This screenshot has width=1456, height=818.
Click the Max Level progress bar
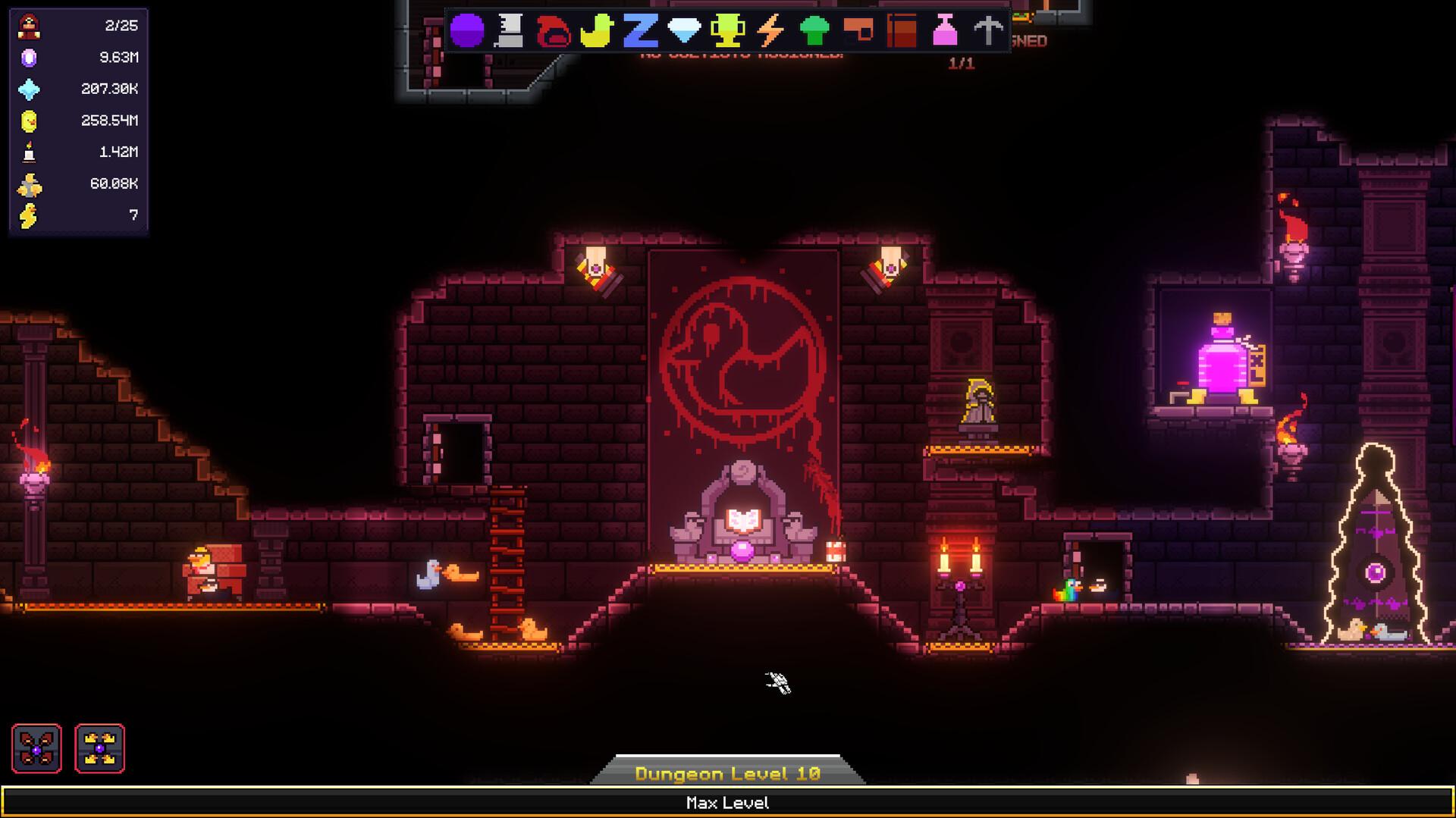coord(727,802)
